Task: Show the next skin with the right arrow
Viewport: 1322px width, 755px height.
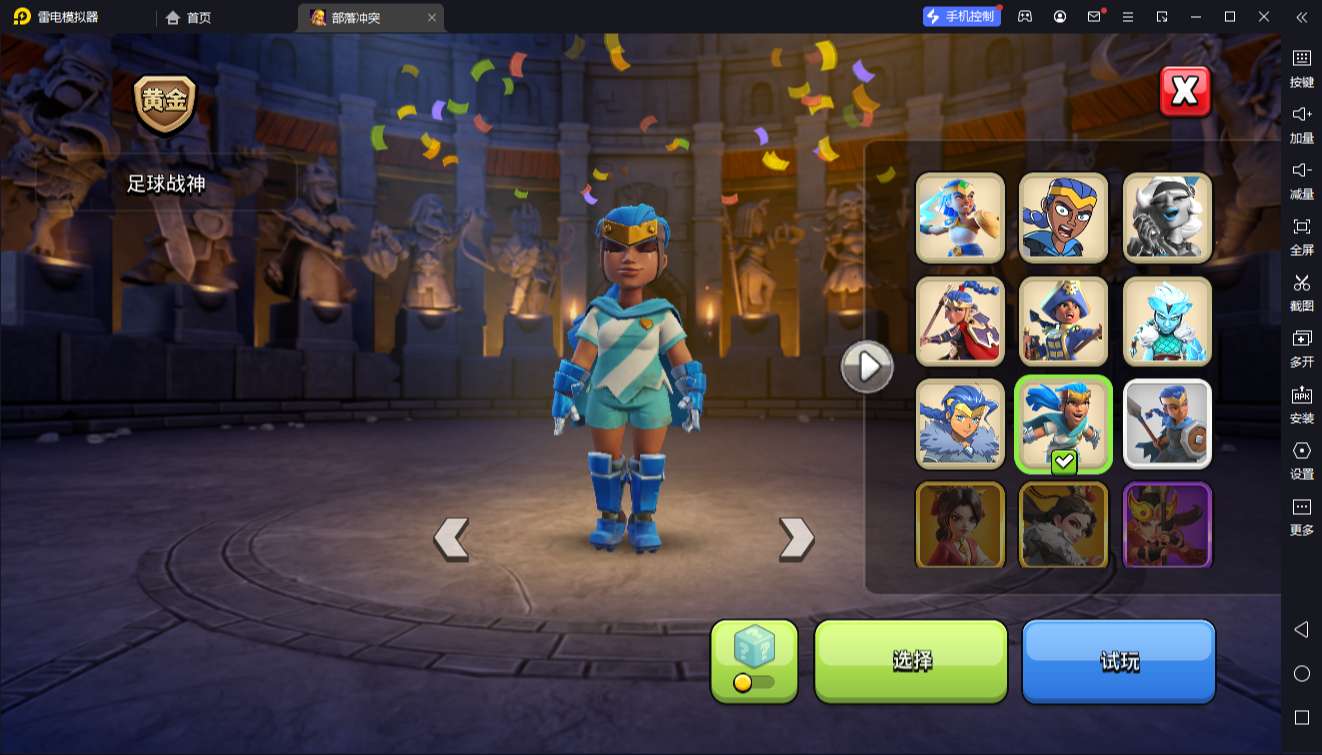Action: 796,539
